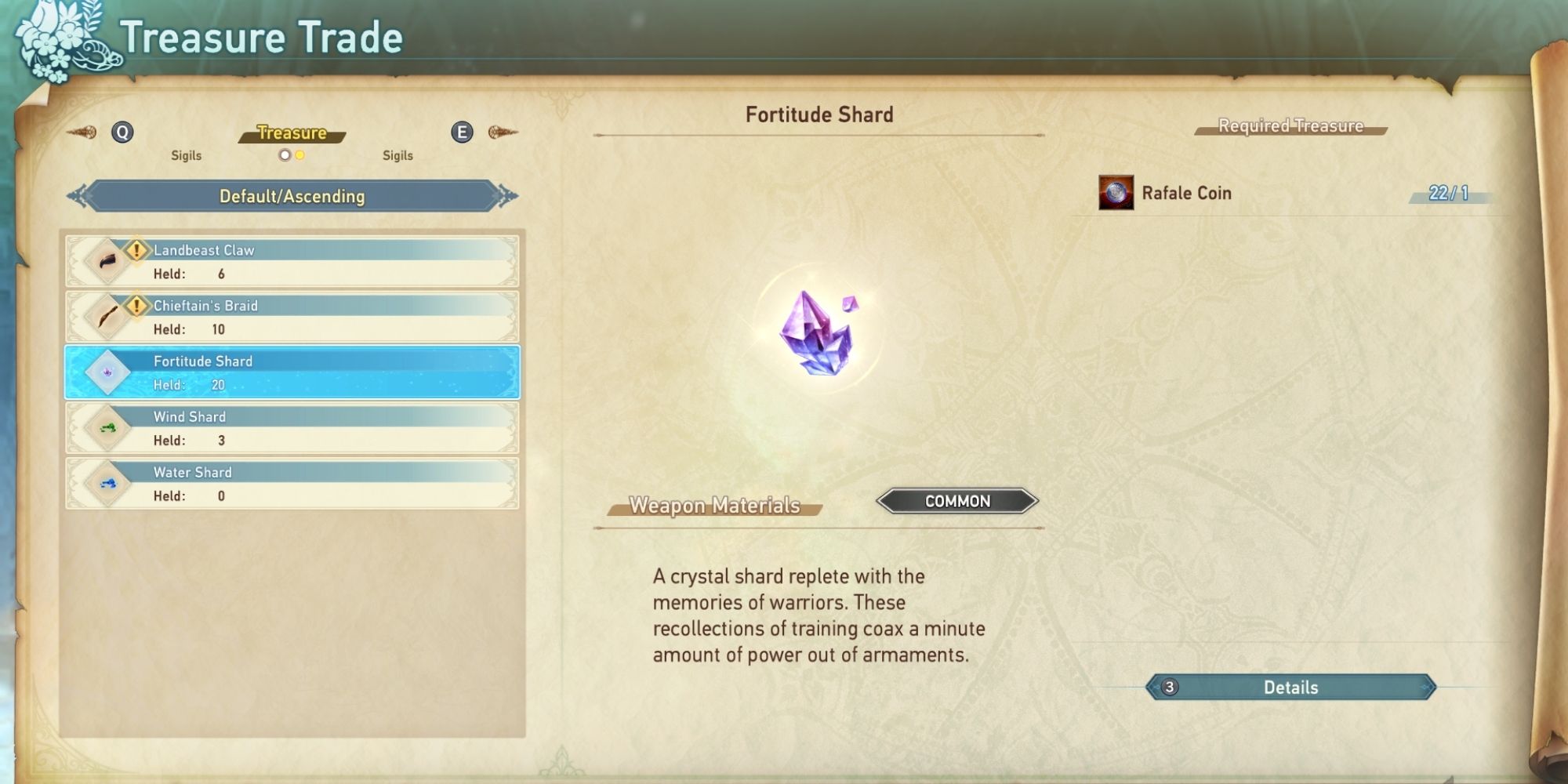Click the Chieftain's Braid item icon
The height and width of the screenshot is (784, 1568).
[x=107, y=315]
